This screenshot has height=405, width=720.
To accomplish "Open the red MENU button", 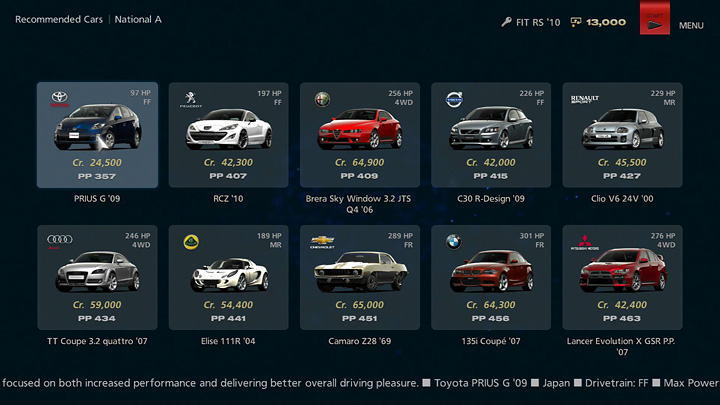I will point(655,21).
